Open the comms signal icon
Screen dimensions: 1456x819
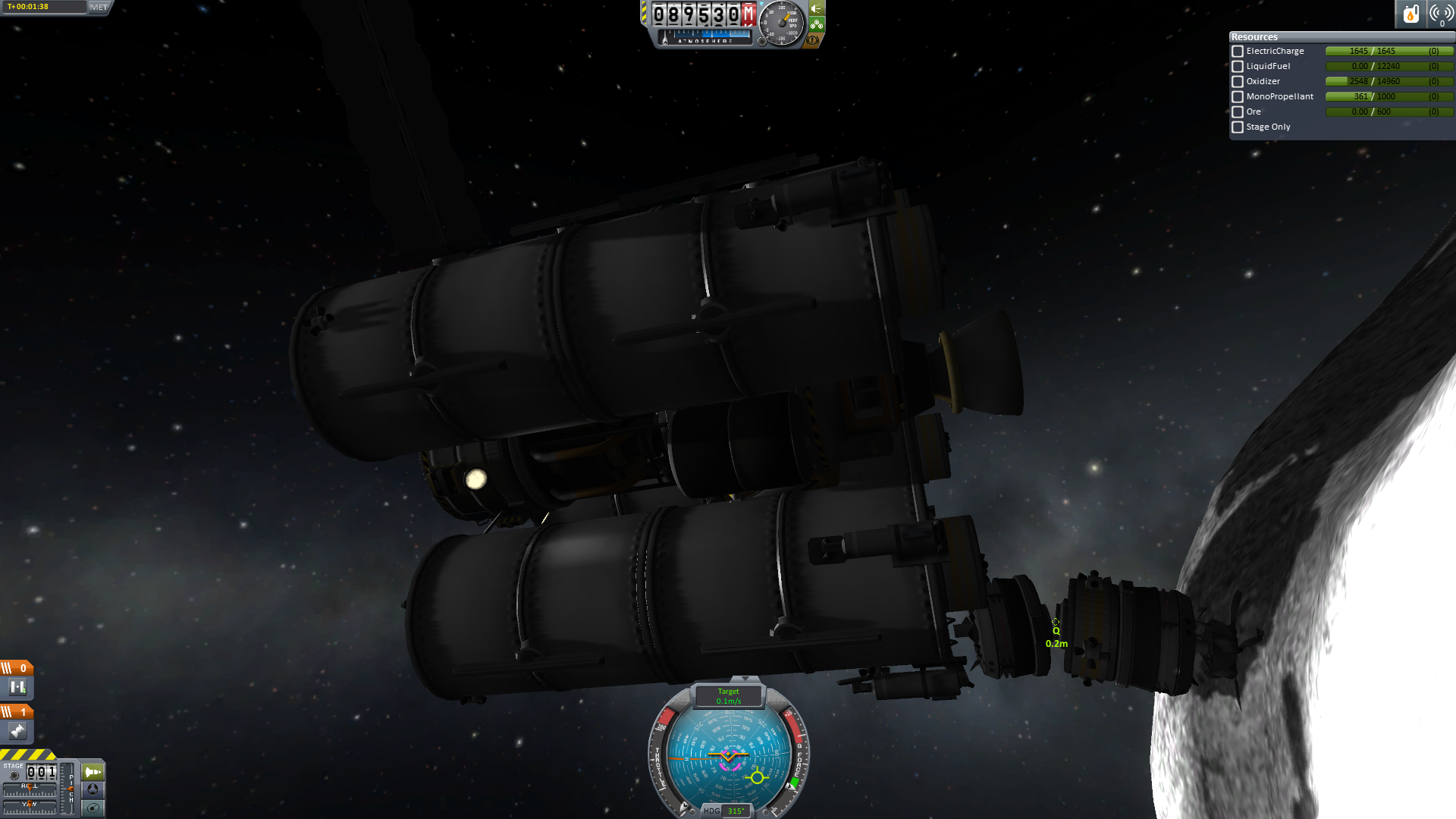tap(1441, 14)
